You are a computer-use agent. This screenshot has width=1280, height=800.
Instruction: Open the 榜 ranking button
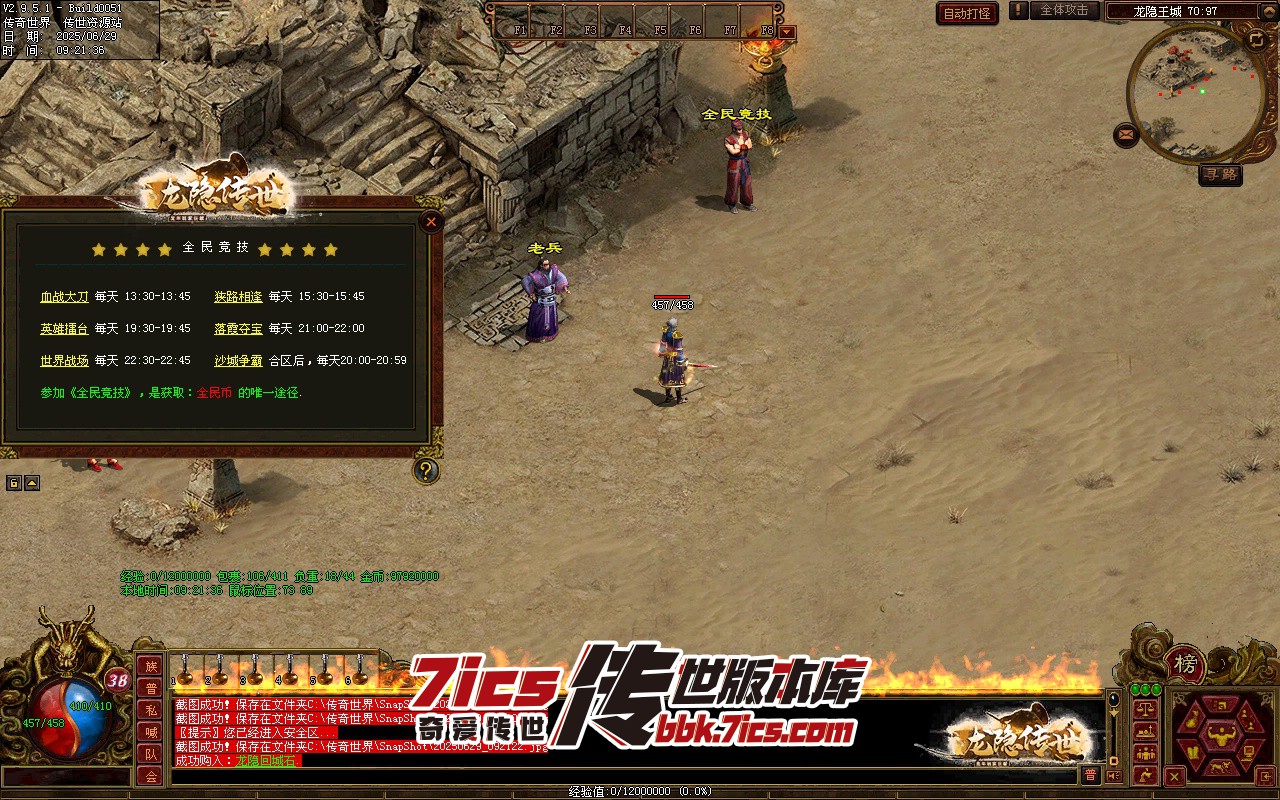pos(1185,664)
